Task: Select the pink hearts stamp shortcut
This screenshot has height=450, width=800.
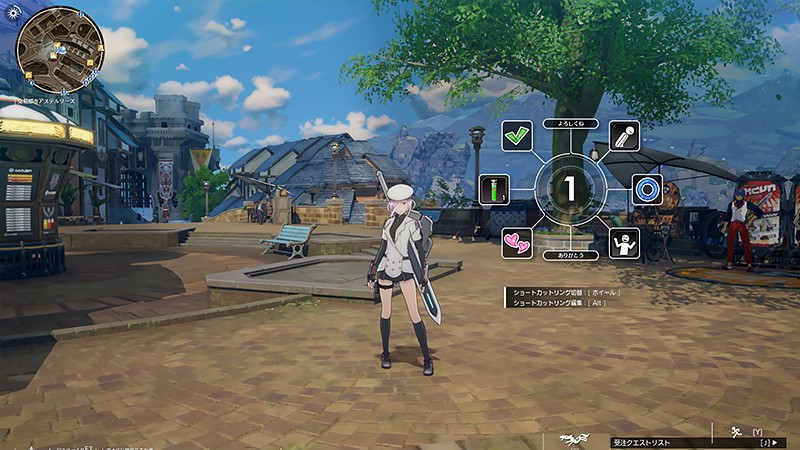Action: 517,243
